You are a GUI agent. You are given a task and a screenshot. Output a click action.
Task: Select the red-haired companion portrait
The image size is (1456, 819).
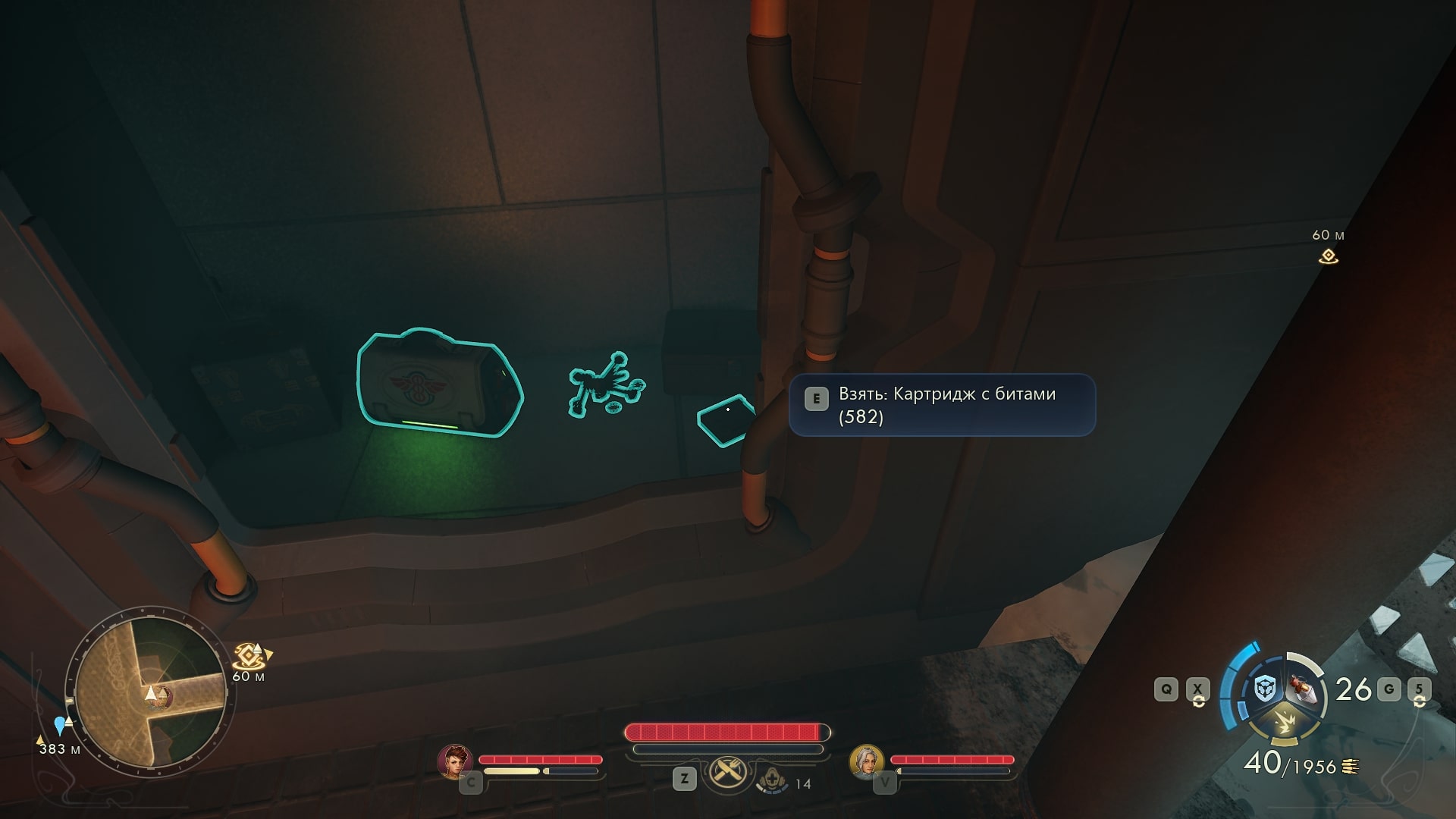click(x=455, y=761)
